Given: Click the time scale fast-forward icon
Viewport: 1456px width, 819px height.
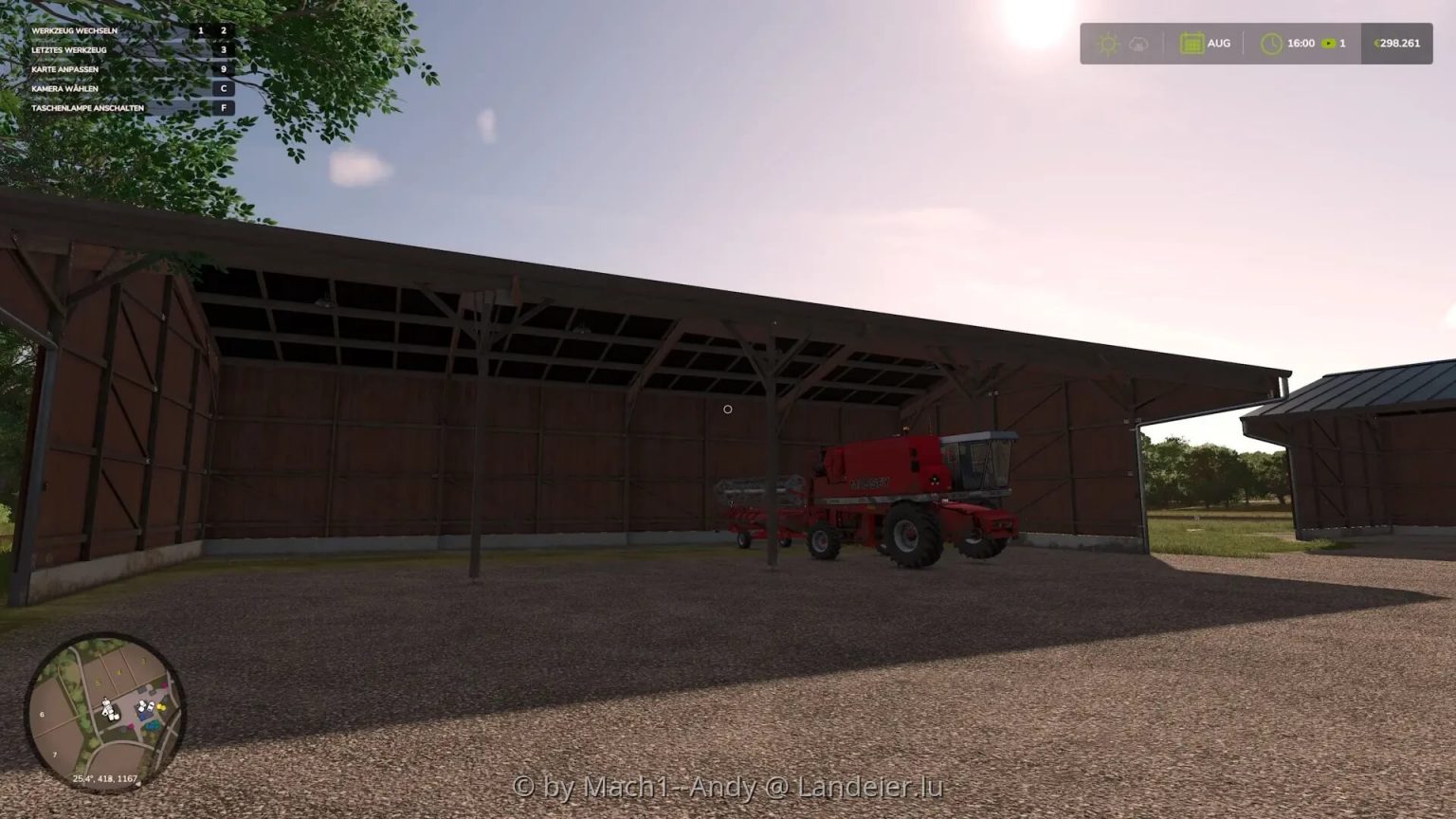Looking at the screenshot, I should pos(1328,43).
